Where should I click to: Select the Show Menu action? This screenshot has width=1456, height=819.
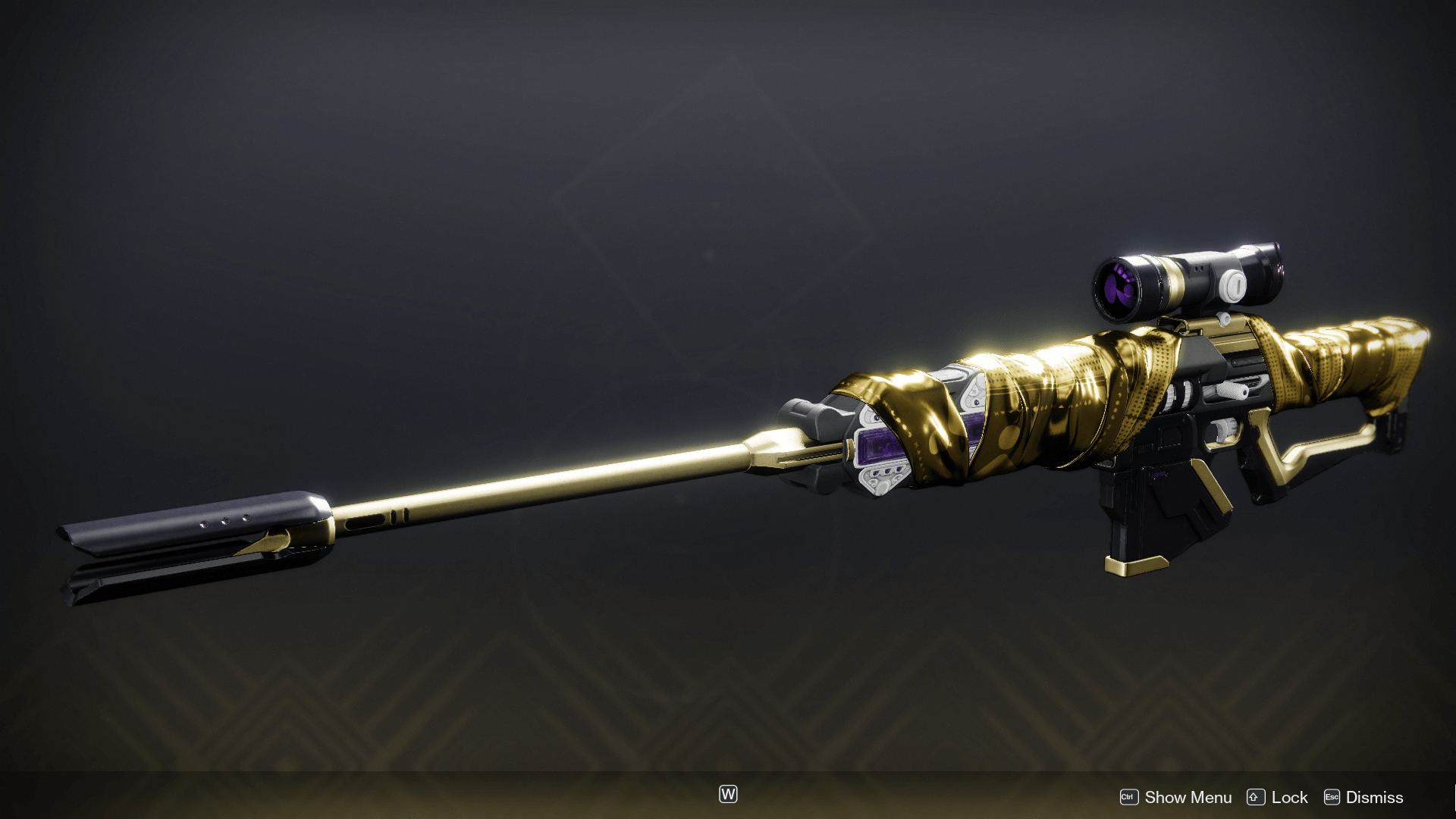[x=1188, y=797]
